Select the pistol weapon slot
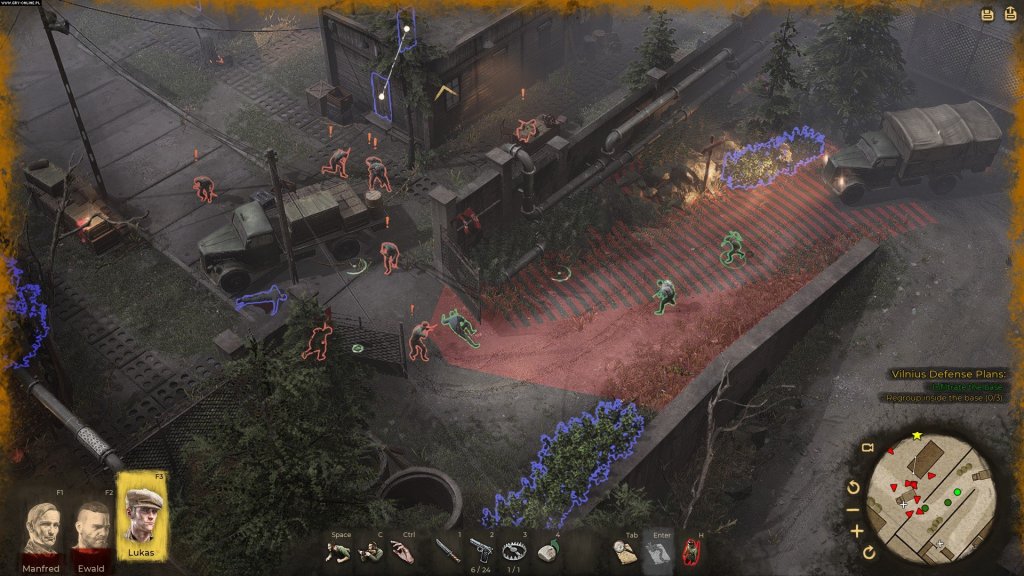 tap(481, 551)
